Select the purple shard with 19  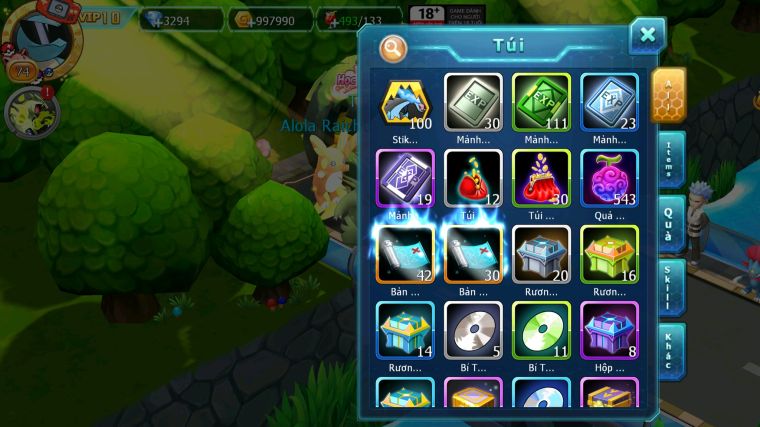(x=406, y=178)
